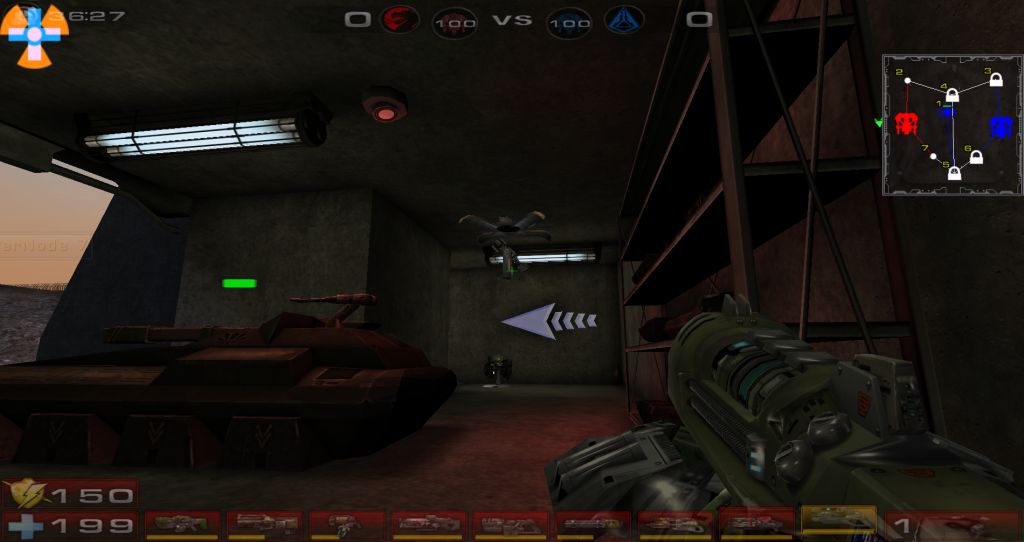This screenshot has height=542, width=1024.
Task: Click the red power core on the minimap
Action: (x=907, y=124)
